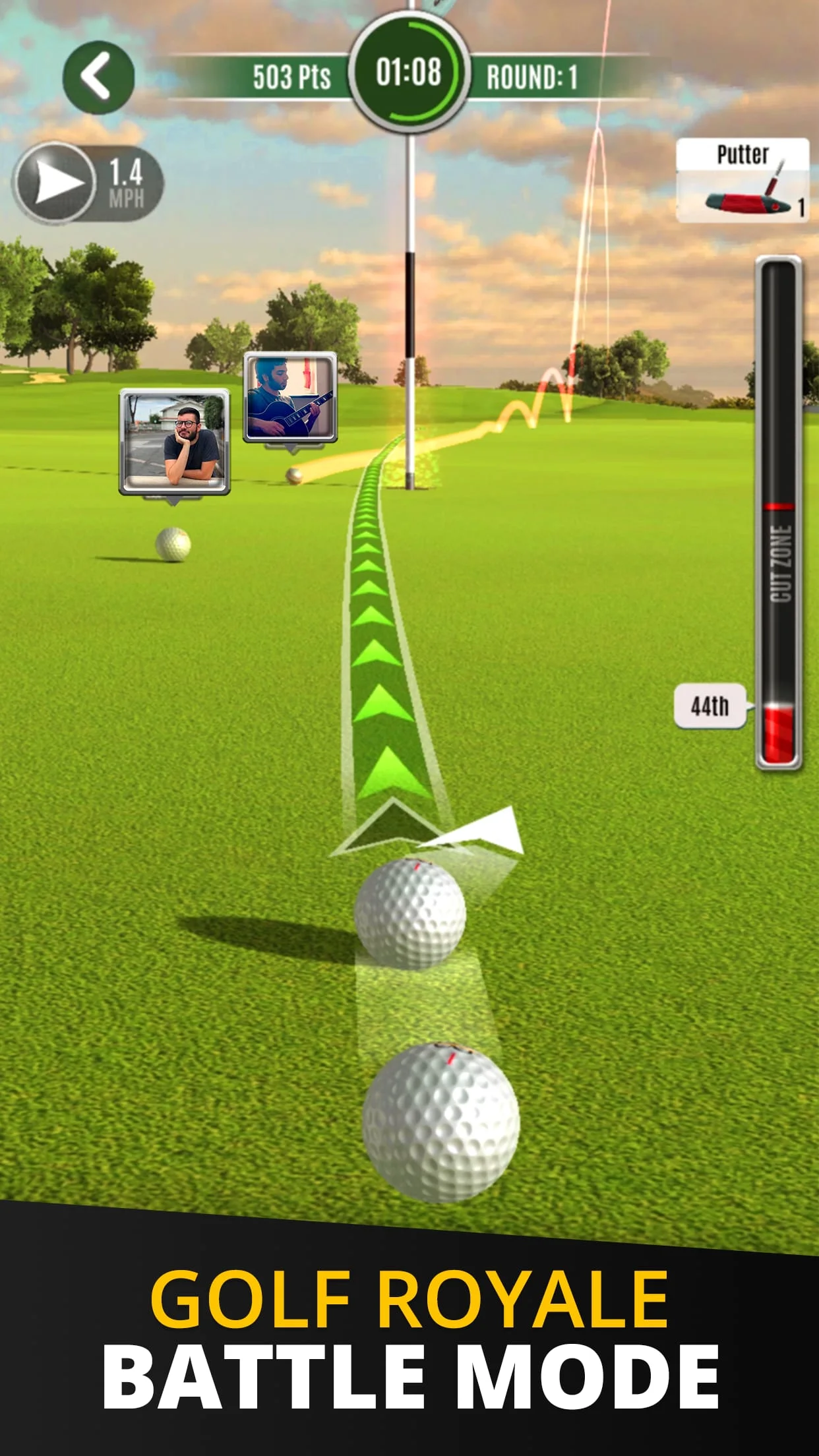The height and width of the screenshot is (1456, 819).
Task: Tap the 44th rank marker
Action: pos(710,706)
